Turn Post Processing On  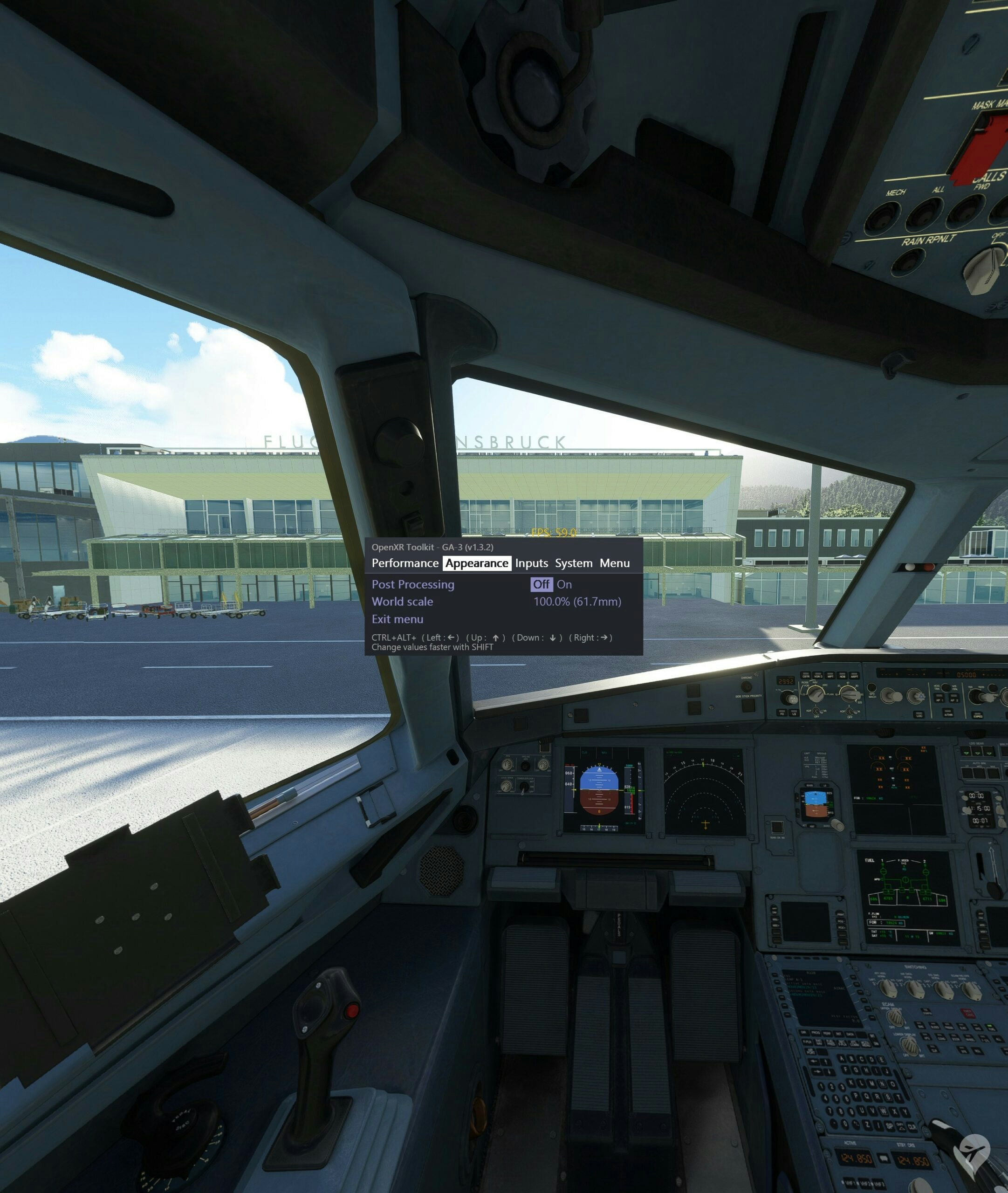coord(564,584)
